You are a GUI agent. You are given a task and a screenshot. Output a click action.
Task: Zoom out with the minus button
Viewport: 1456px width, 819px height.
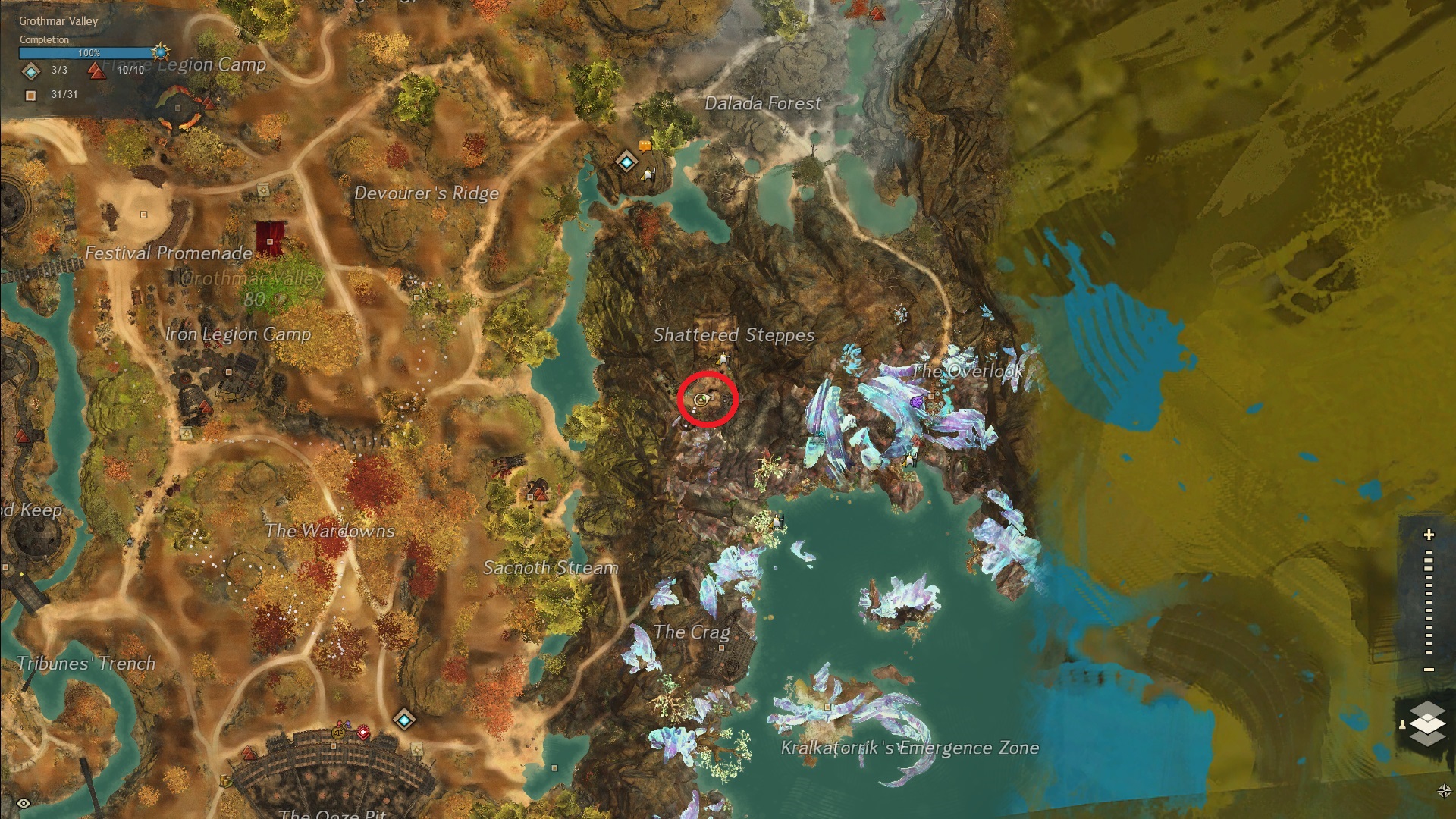1429,669
